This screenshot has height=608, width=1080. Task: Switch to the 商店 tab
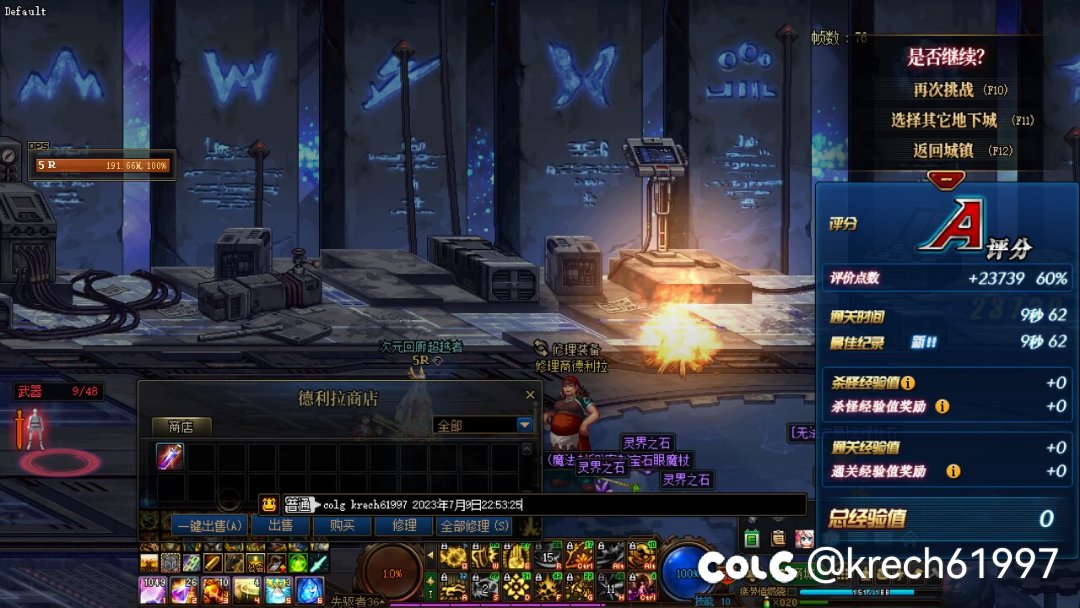coord(181,426)
